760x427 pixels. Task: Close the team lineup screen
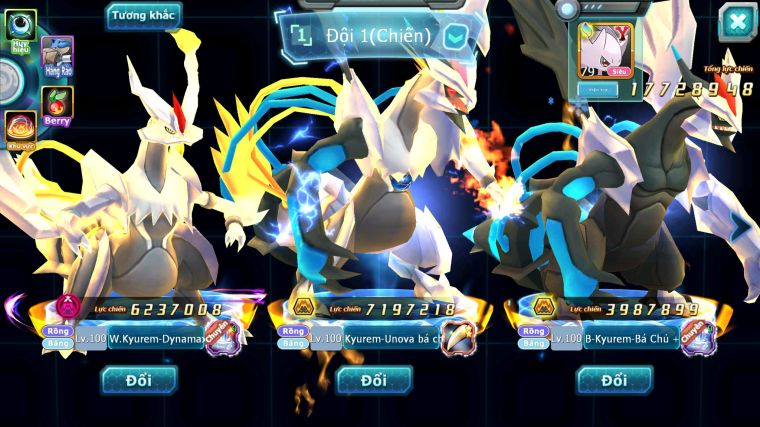[737, 20]
